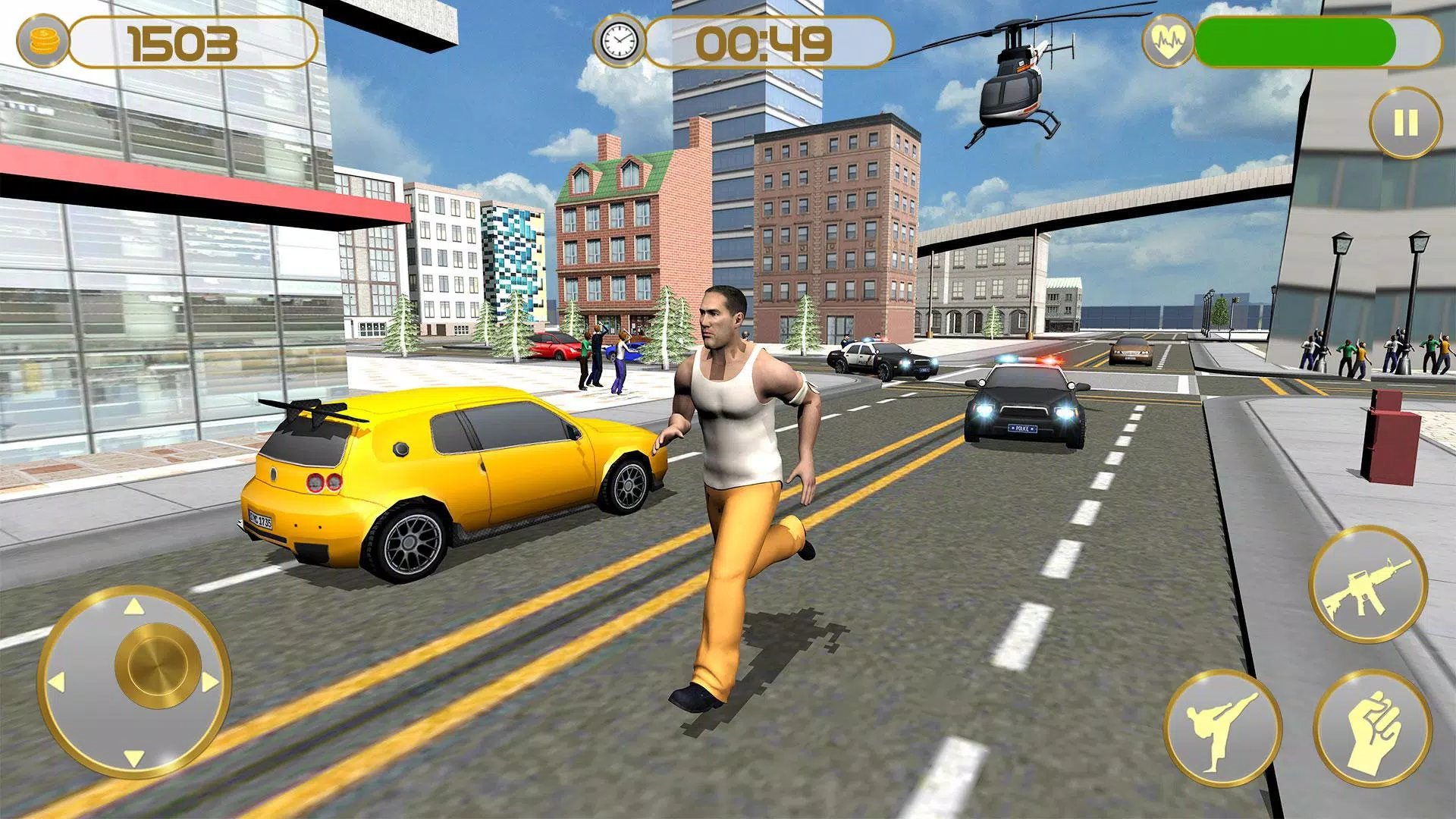Open the pause menu
1456x819 pixels.
(1406, 120)
